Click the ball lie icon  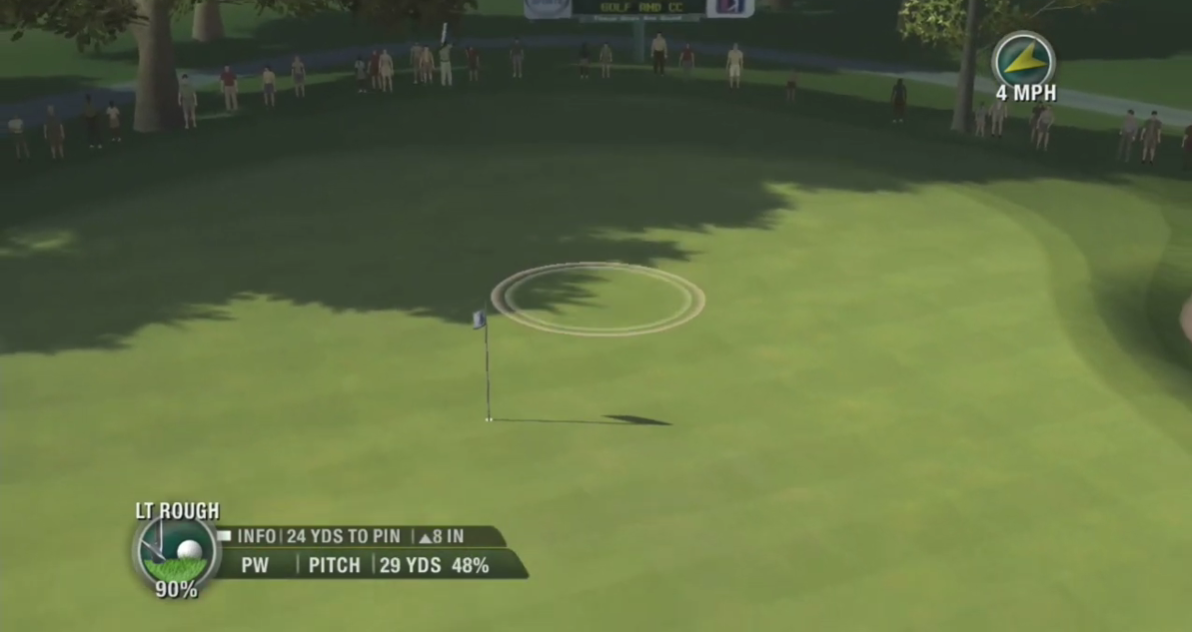176,551
